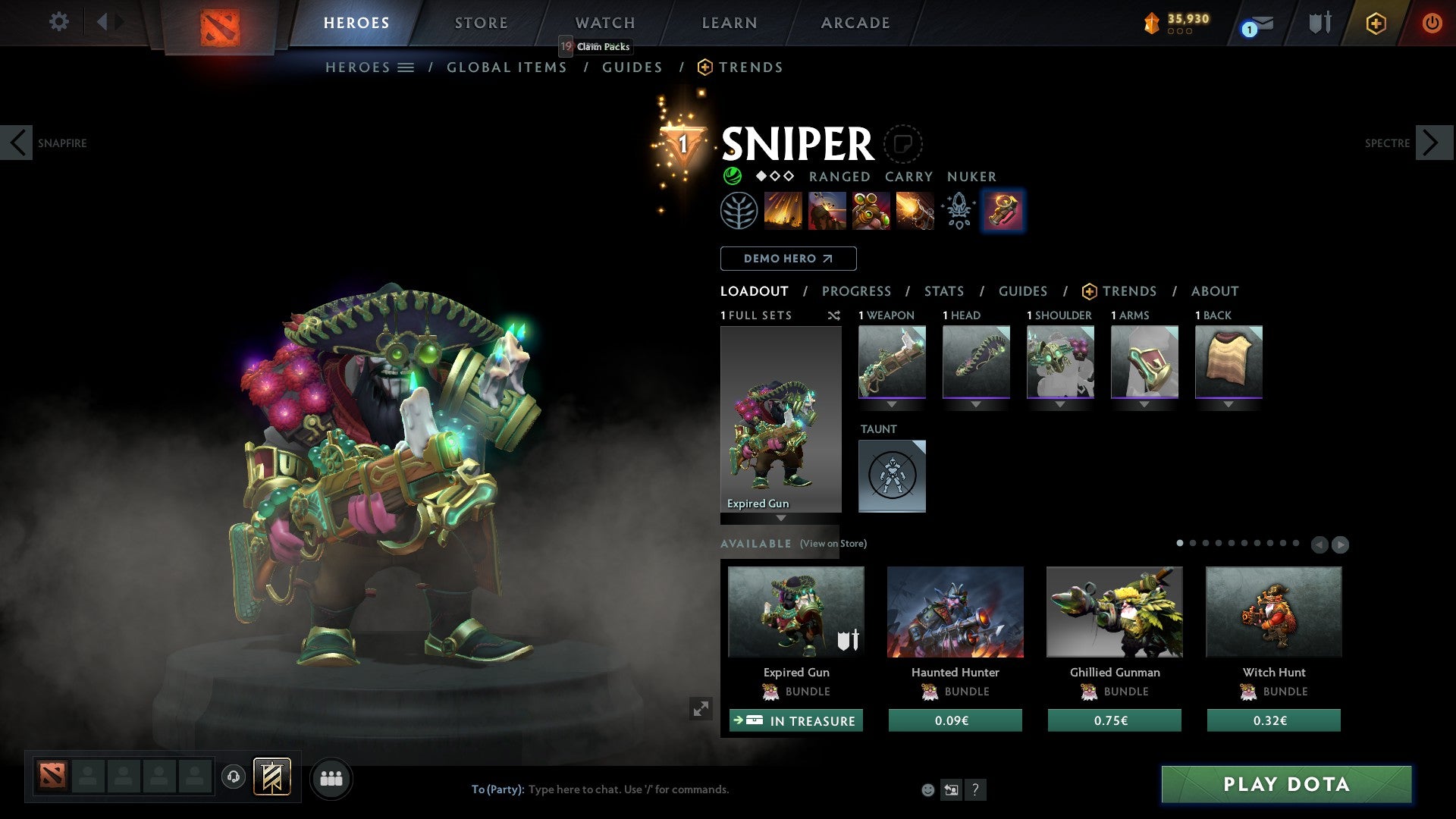Select the Take Aim ability icon
The height and width of the screenshot is (819, 1456).
871,211
